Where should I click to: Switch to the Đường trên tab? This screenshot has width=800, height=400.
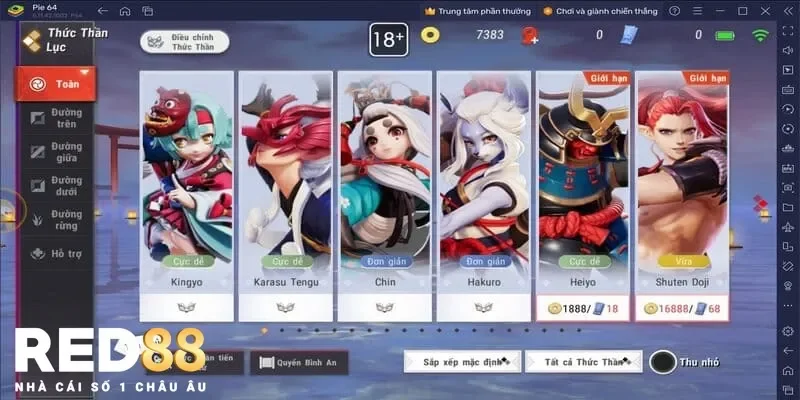tap(56, 118)
